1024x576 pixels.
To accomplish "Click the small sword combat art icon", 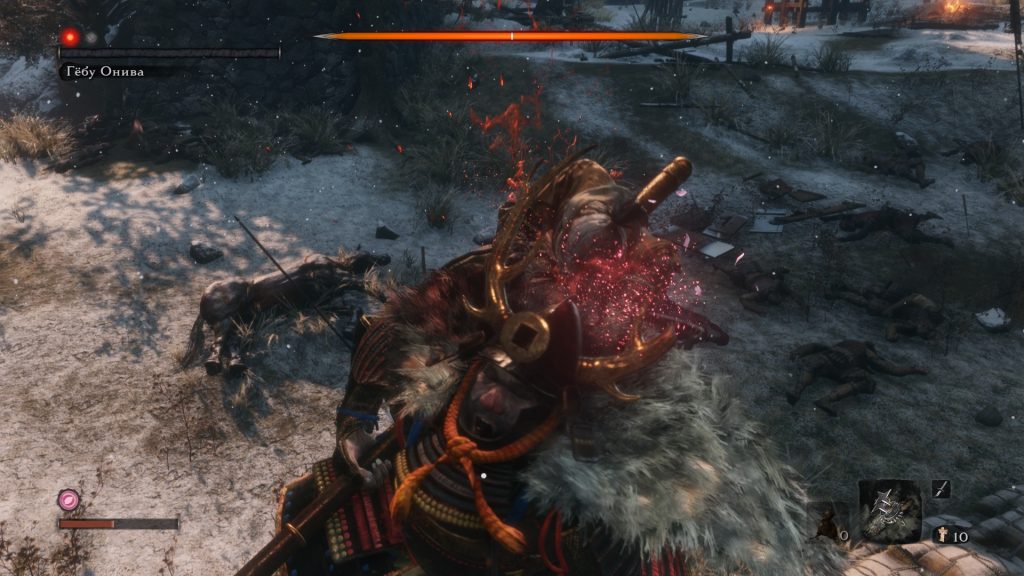I will 940,489.
